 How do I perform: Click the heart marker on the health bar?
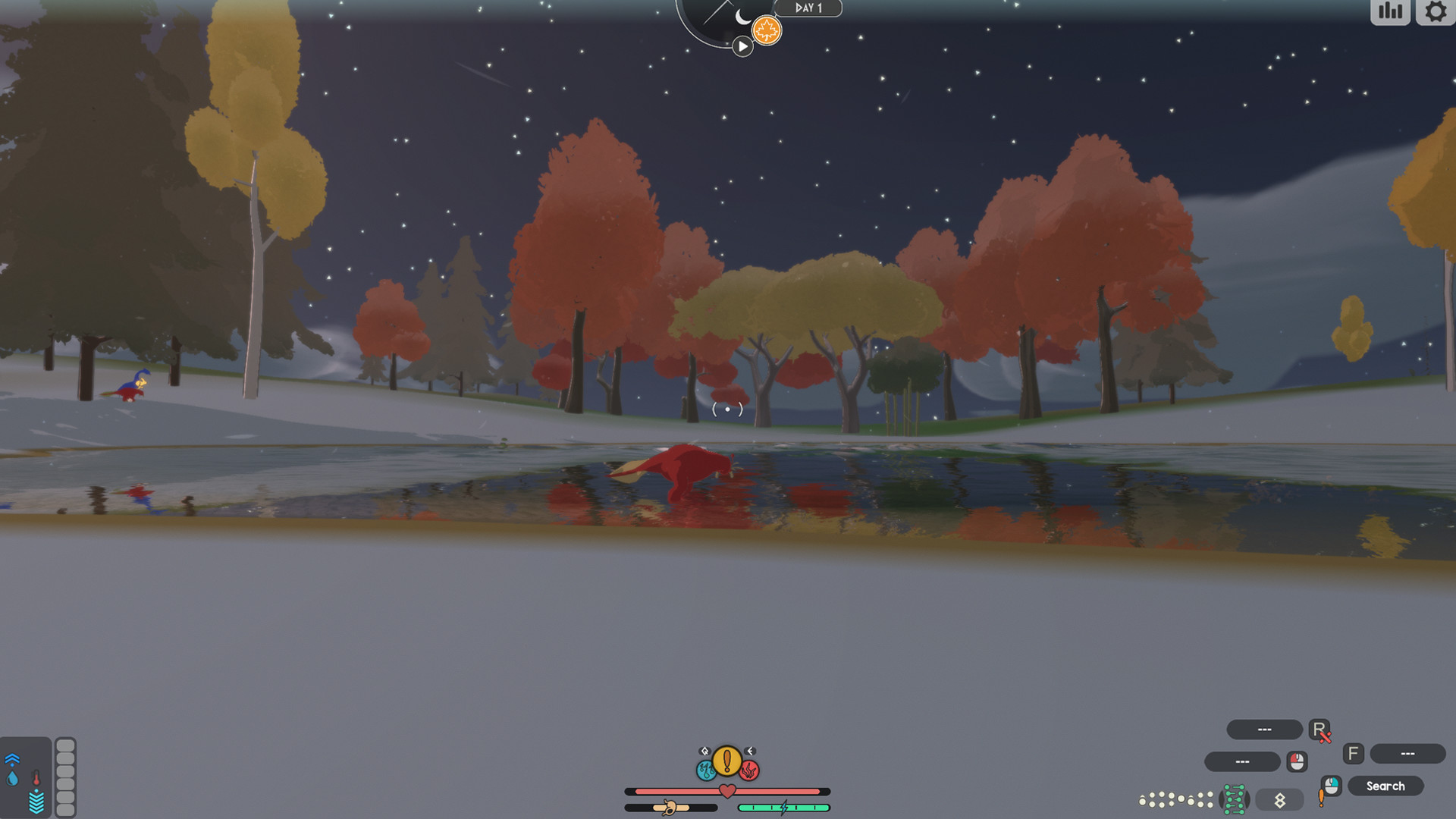727,791
